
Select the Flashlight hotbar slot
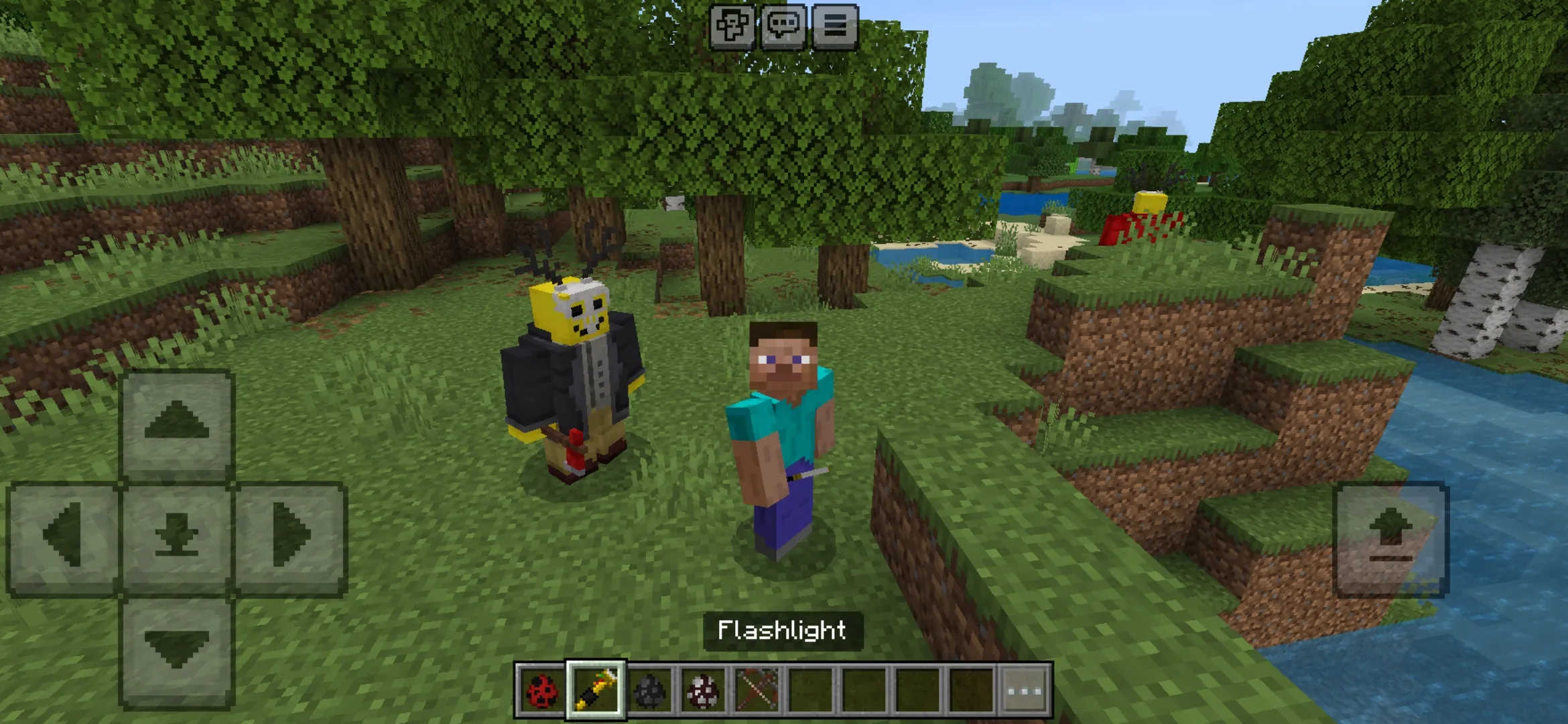pos(596,690)
